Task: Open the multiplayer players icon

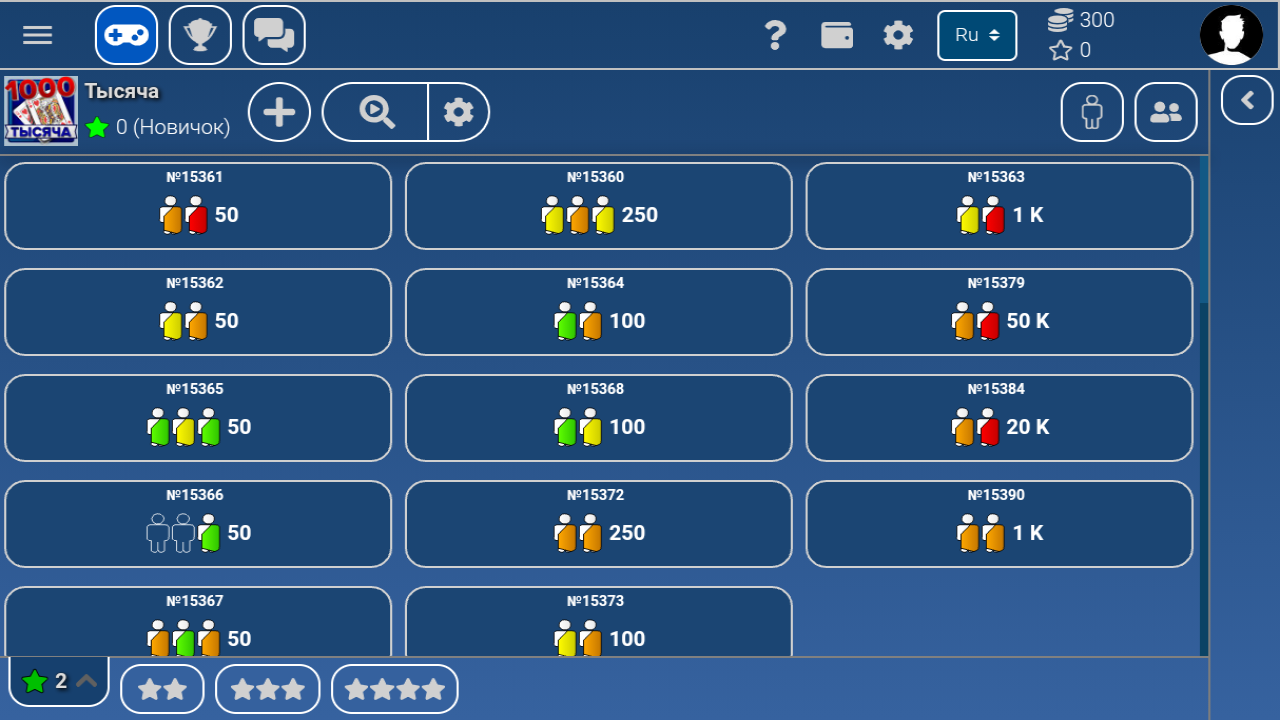Action: [x=1165, y=112]
